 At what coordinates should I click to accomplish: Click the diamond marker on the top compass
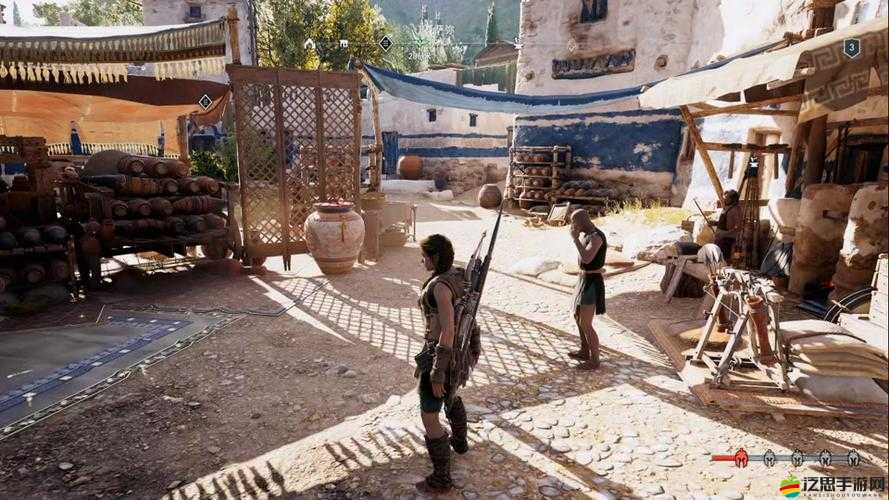385,43
